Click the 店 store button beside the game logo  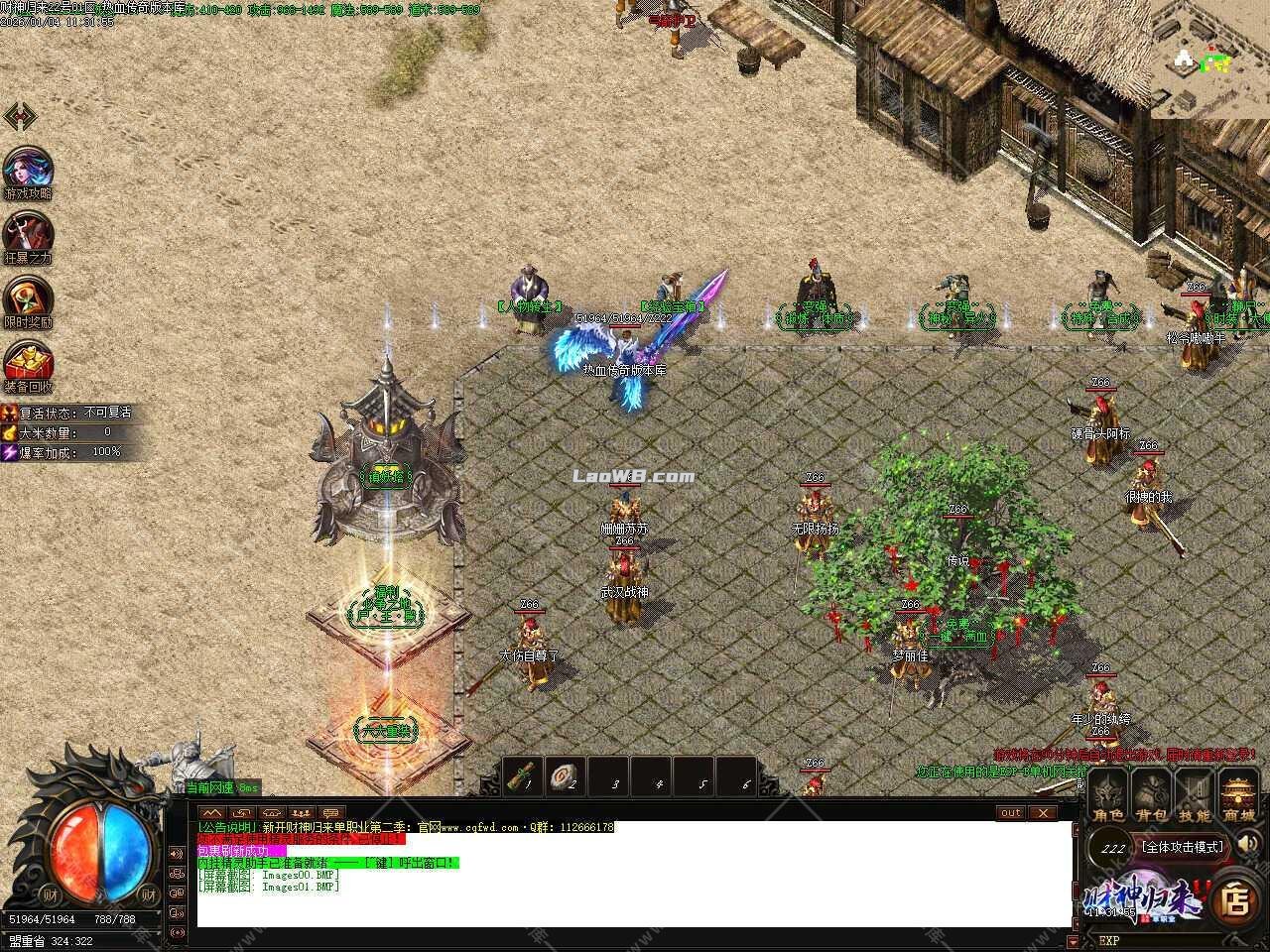(1236, 898)
